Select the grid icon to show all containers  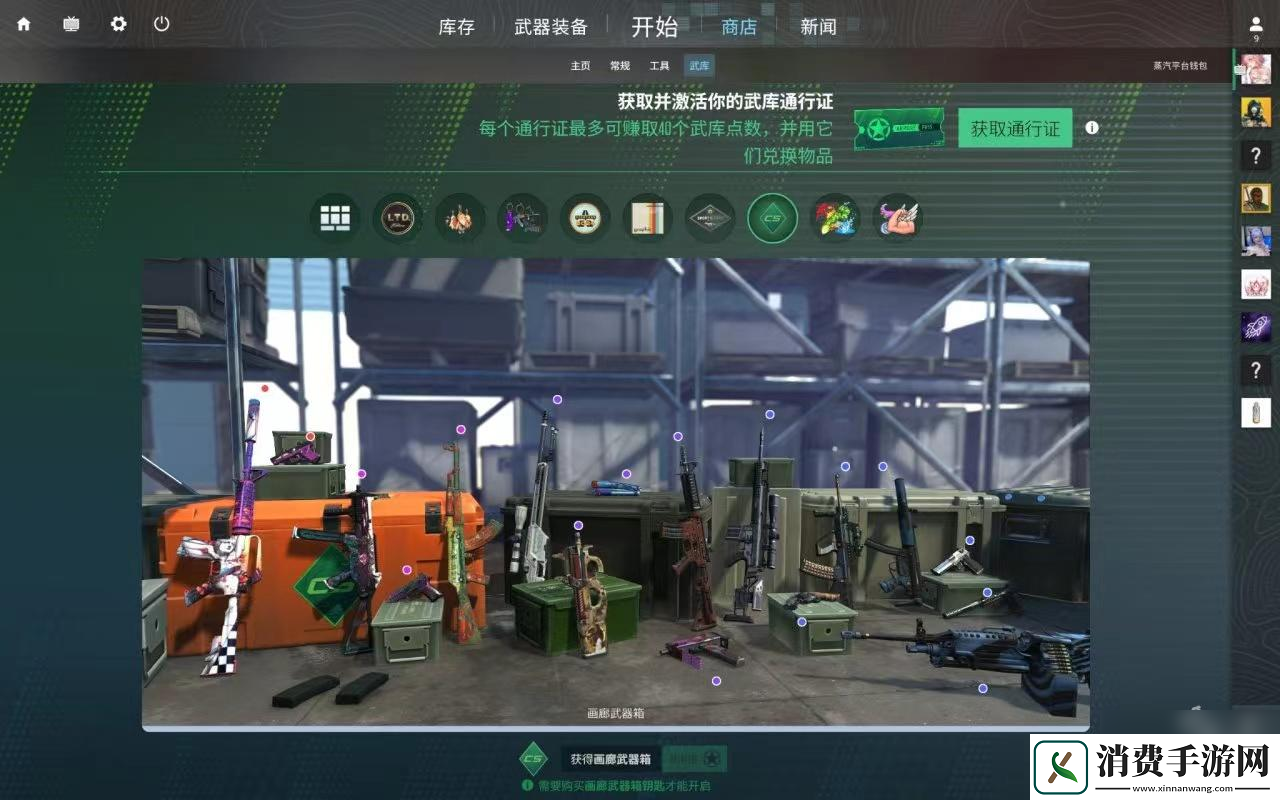[335, 218]
